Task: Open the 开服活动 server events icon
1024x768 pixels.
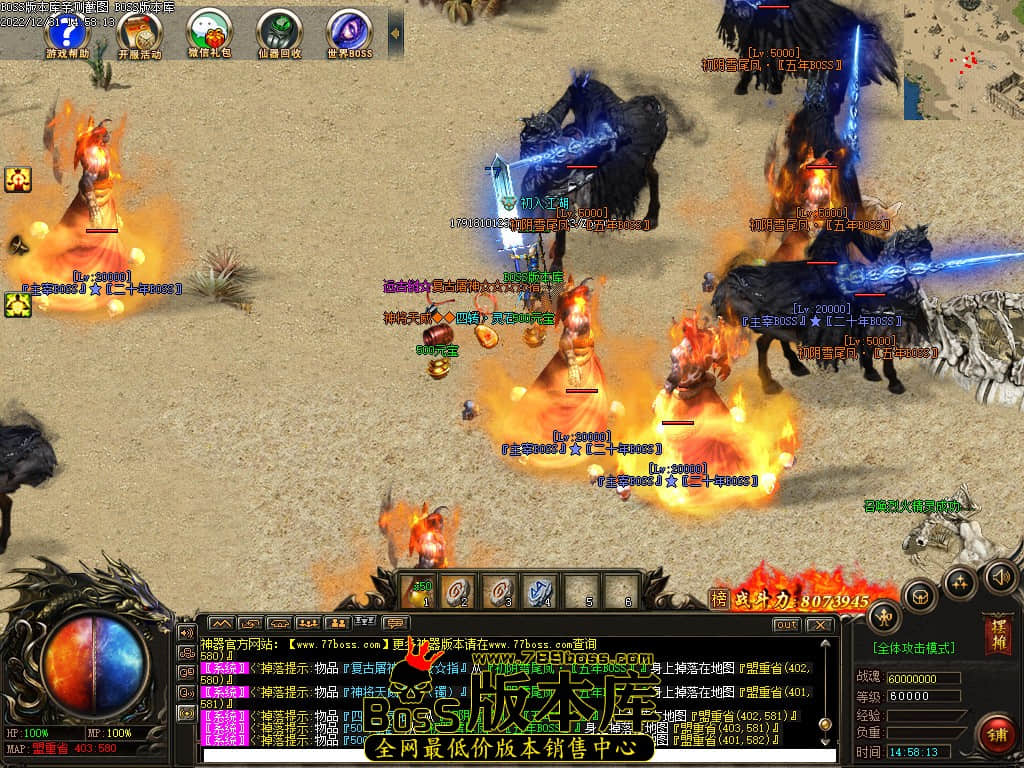Action: [x=138, y=33]
